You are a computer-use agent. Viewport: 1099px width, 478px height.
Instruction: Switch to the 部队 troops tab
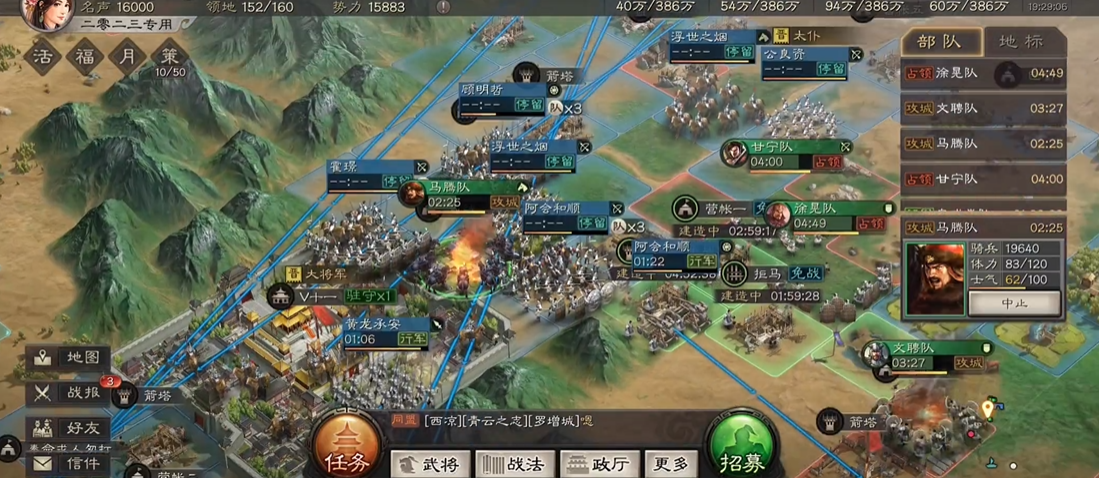click(x=938, y=42)
